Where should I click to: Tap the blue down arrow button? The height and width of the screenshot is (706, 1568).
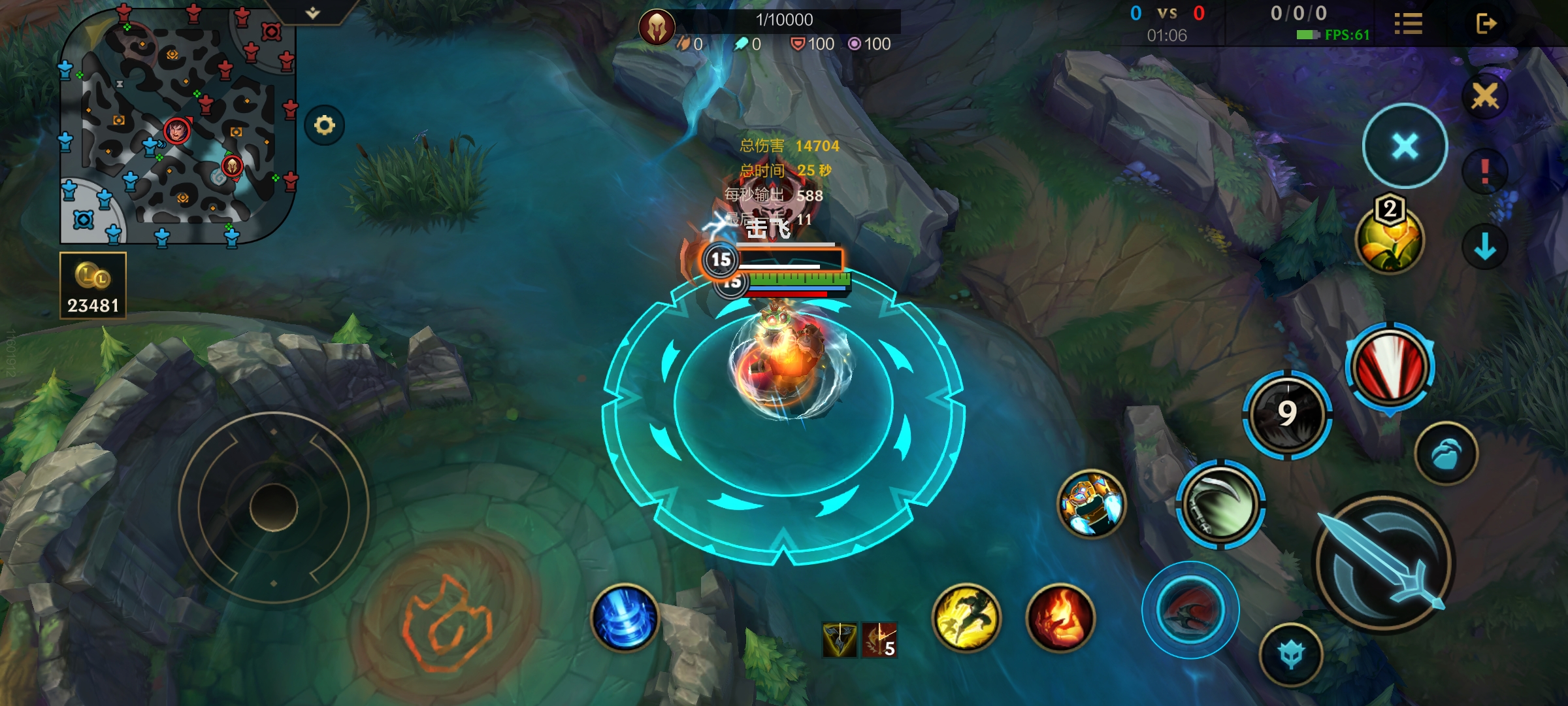(1484, 247)
